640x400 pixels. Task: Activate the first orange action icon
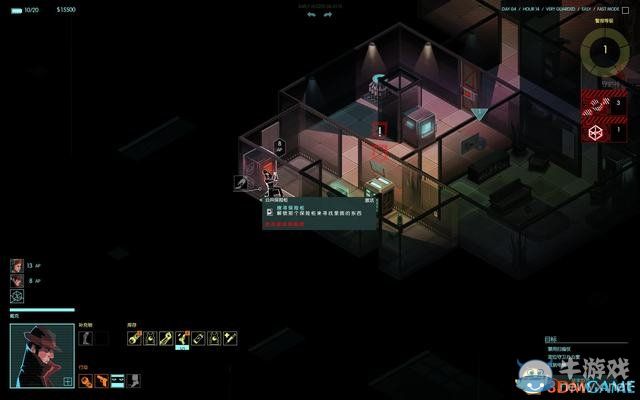point(86,381)
